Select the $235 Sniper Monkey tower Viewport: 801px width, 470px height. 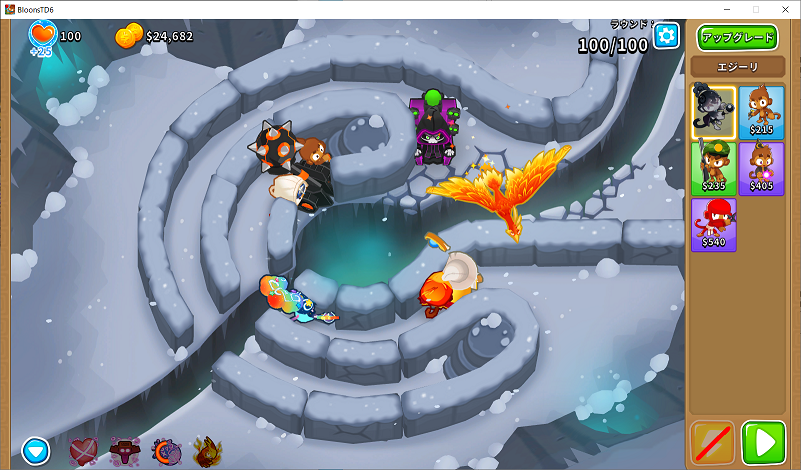(714, 168)
